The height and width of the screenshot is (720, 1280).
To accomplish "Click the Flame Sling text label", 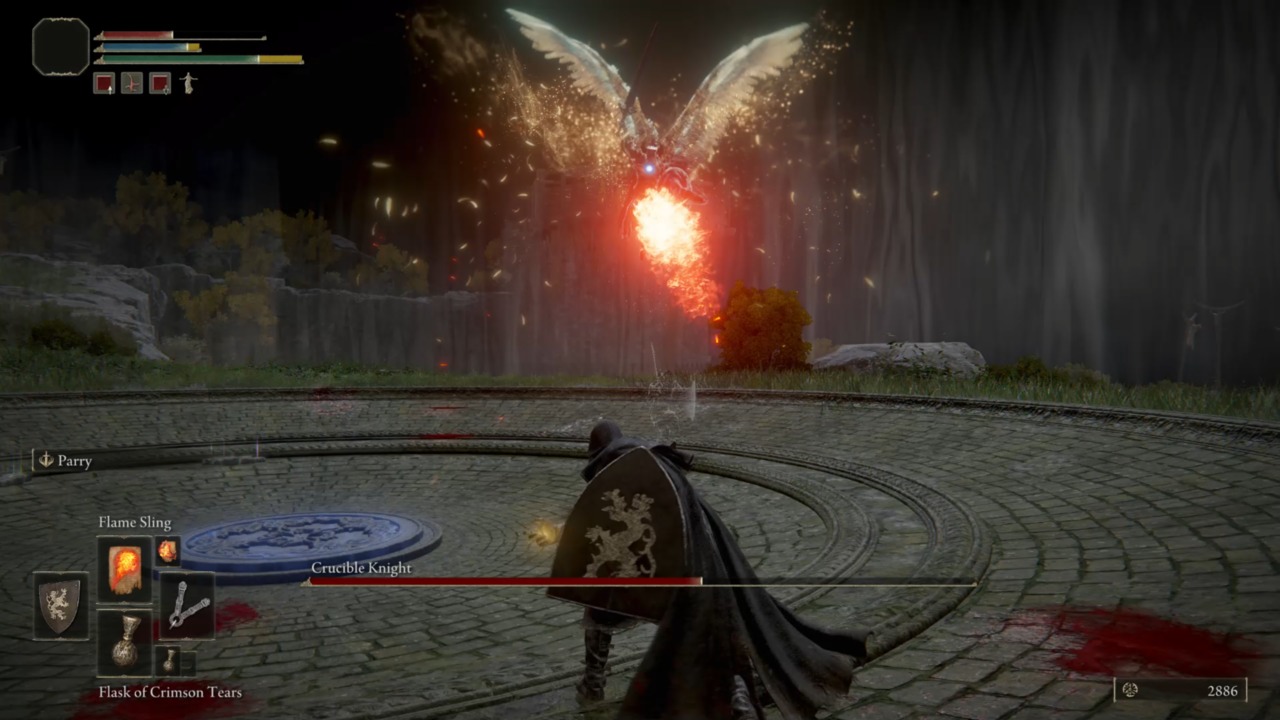I will 135,522.
